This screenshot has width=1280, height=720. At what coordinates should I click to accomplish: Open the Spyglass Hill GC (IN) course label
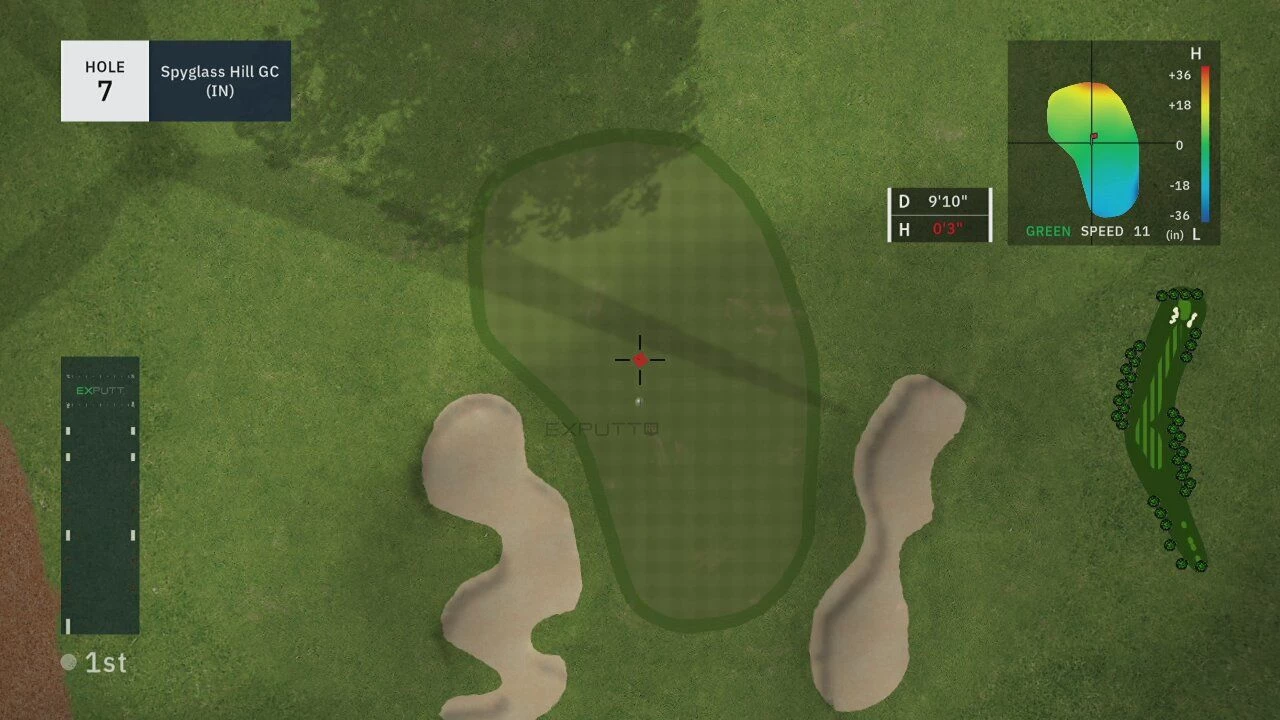click(219, 81)
